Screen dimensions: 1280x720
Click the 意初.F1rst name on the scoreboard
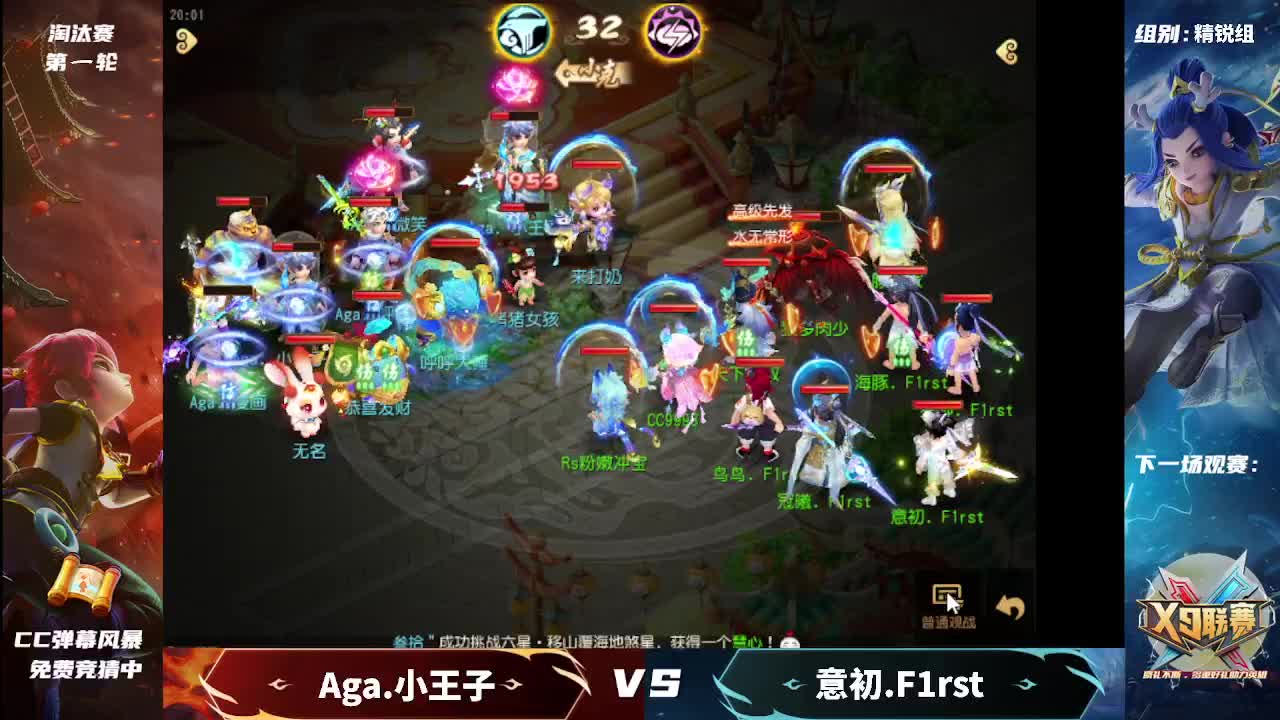click(x=900, y=686)
